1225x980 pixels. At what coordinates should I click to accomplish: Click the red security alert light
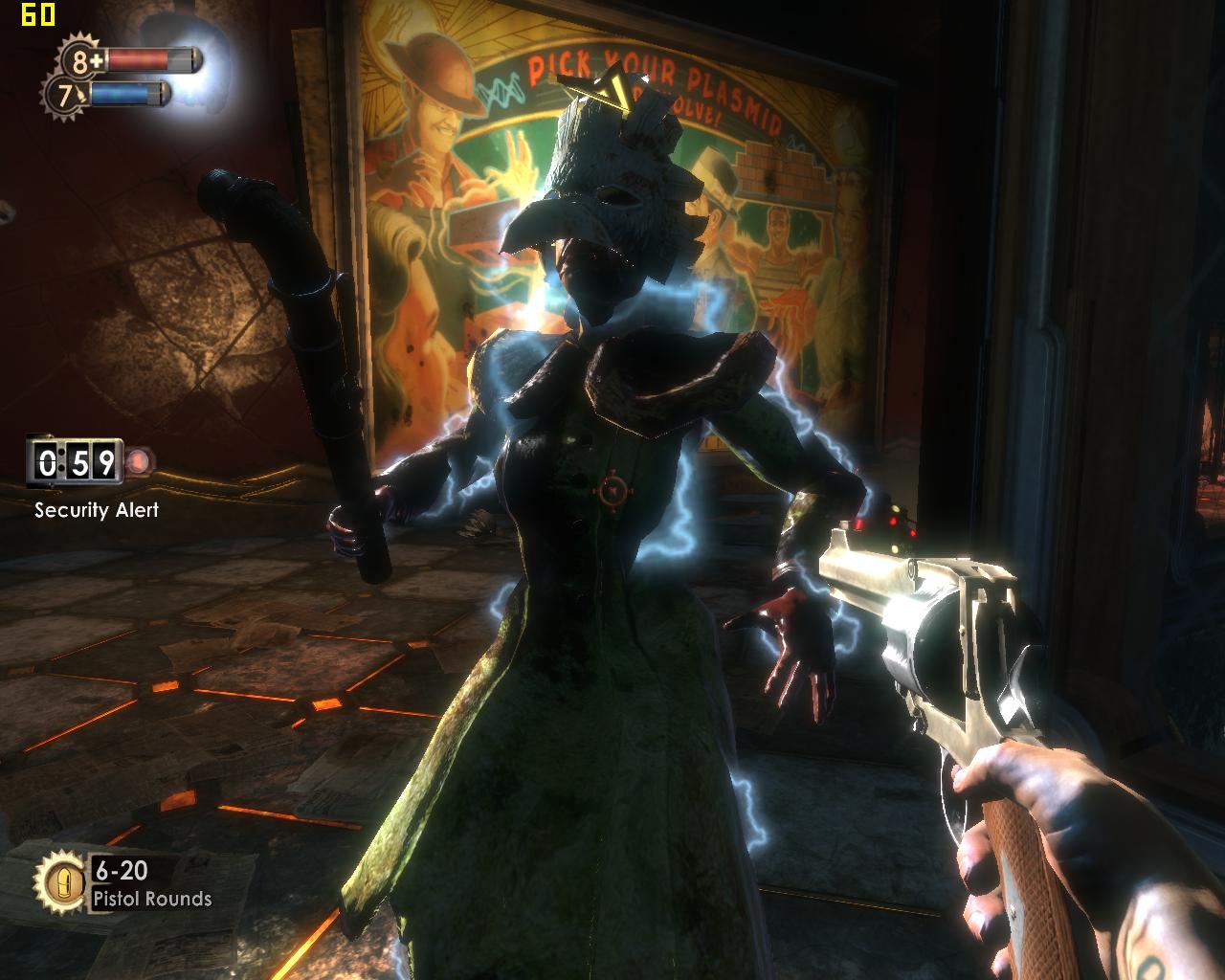click(x=141, y=463)
